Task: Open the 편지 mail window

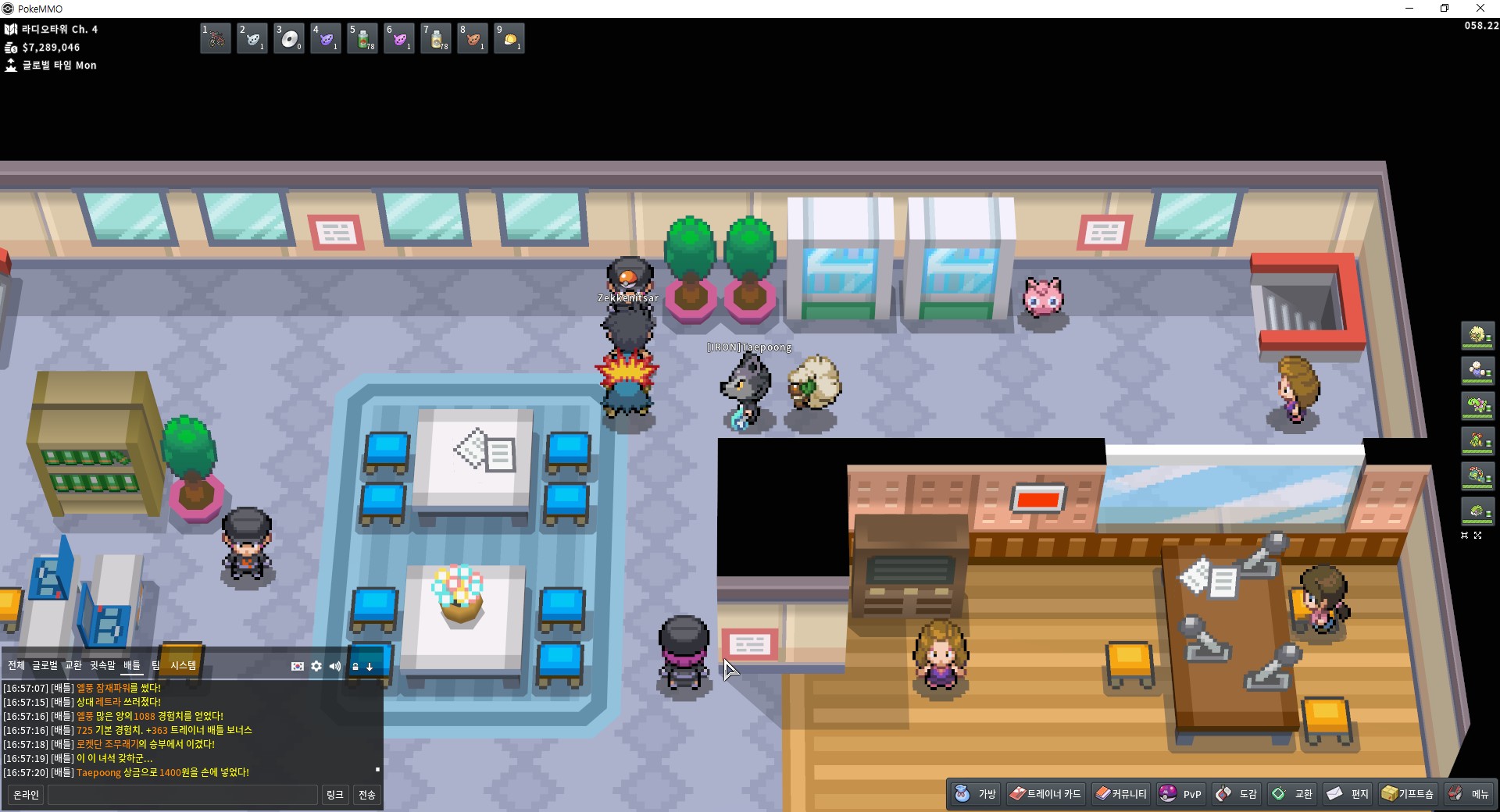Action: point(1348,794)
